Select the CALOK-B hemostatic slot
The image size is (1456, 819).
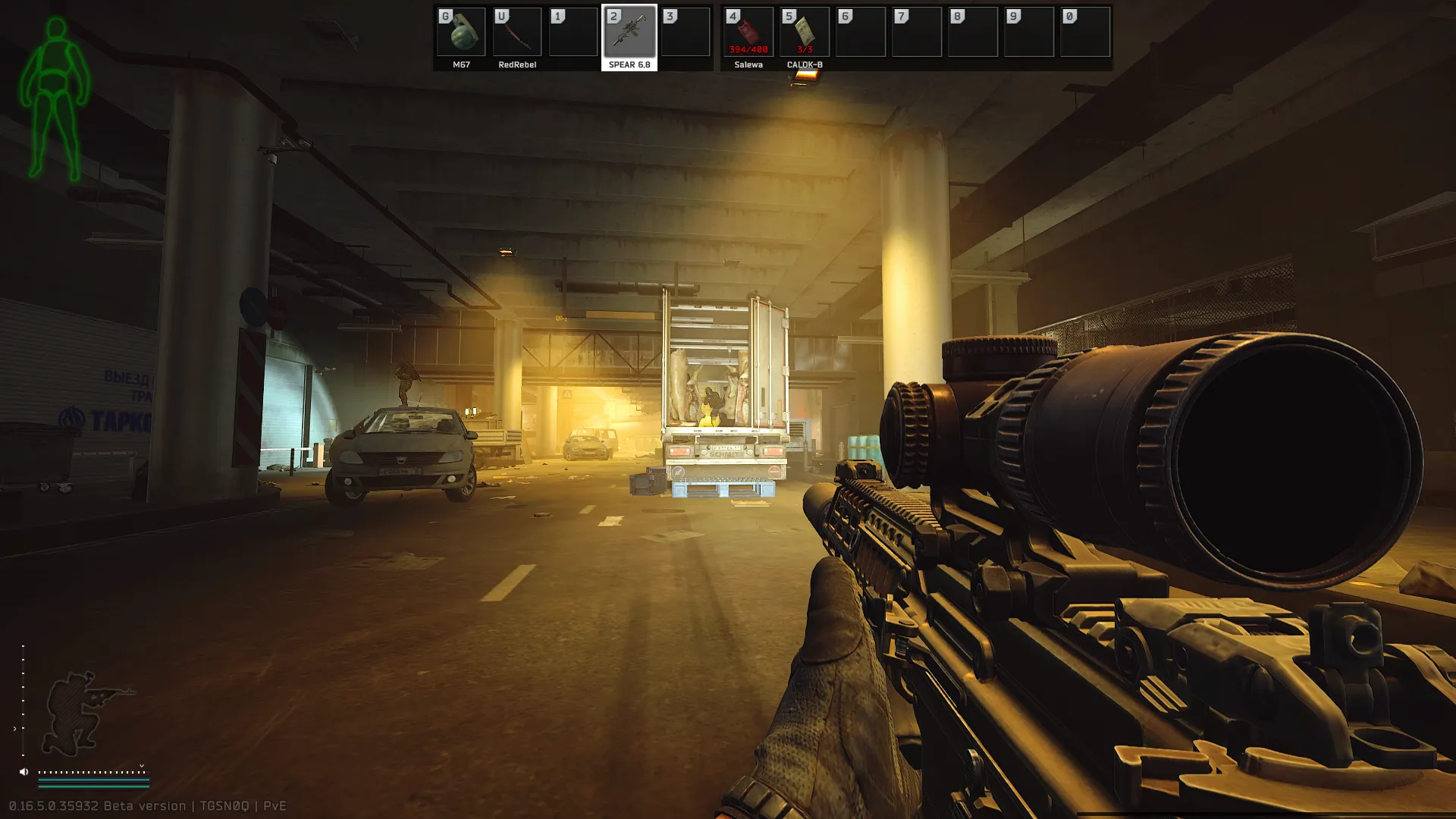(x=805, y=33)
